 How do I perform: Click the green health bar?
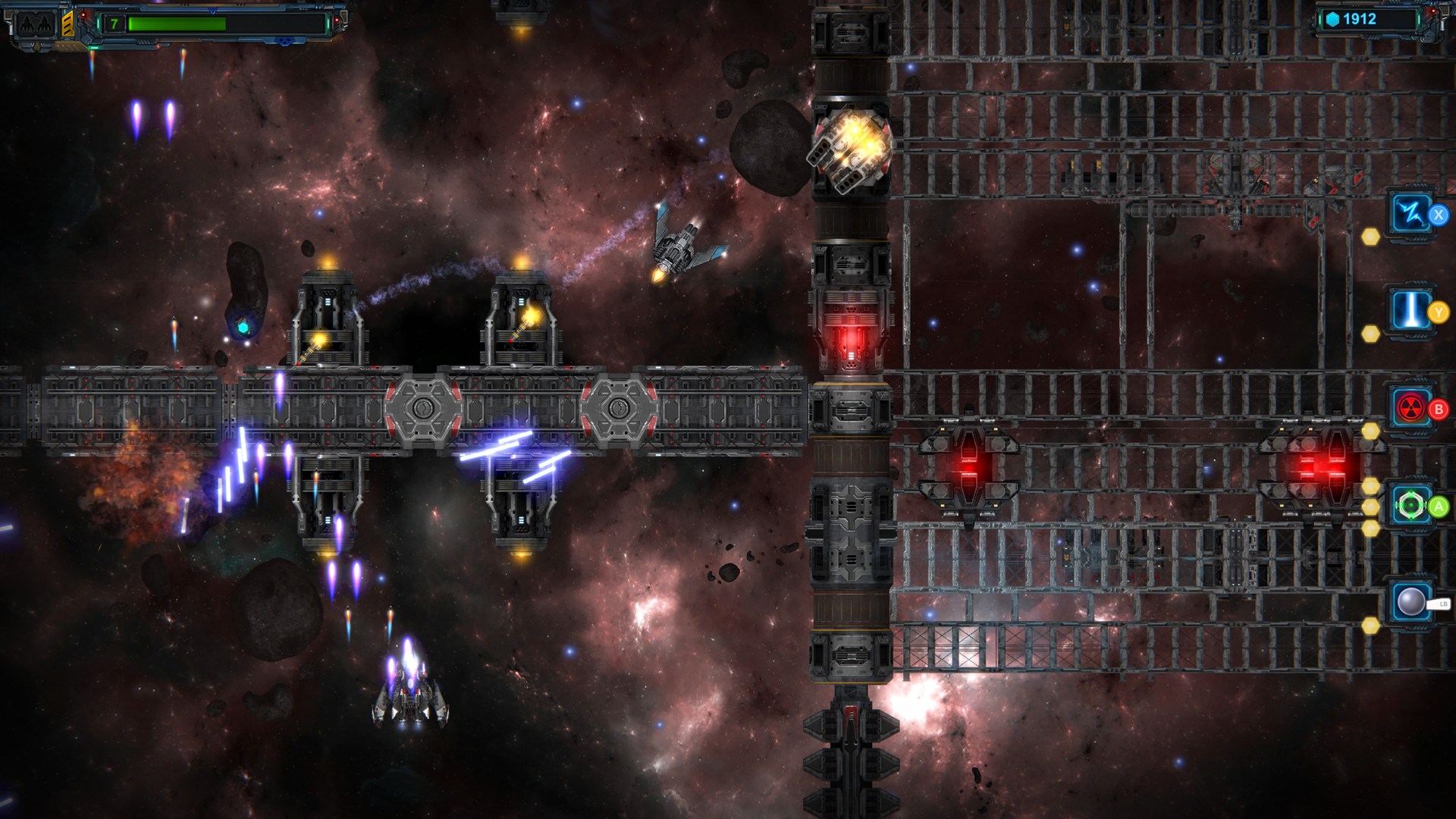pos(178,24)
